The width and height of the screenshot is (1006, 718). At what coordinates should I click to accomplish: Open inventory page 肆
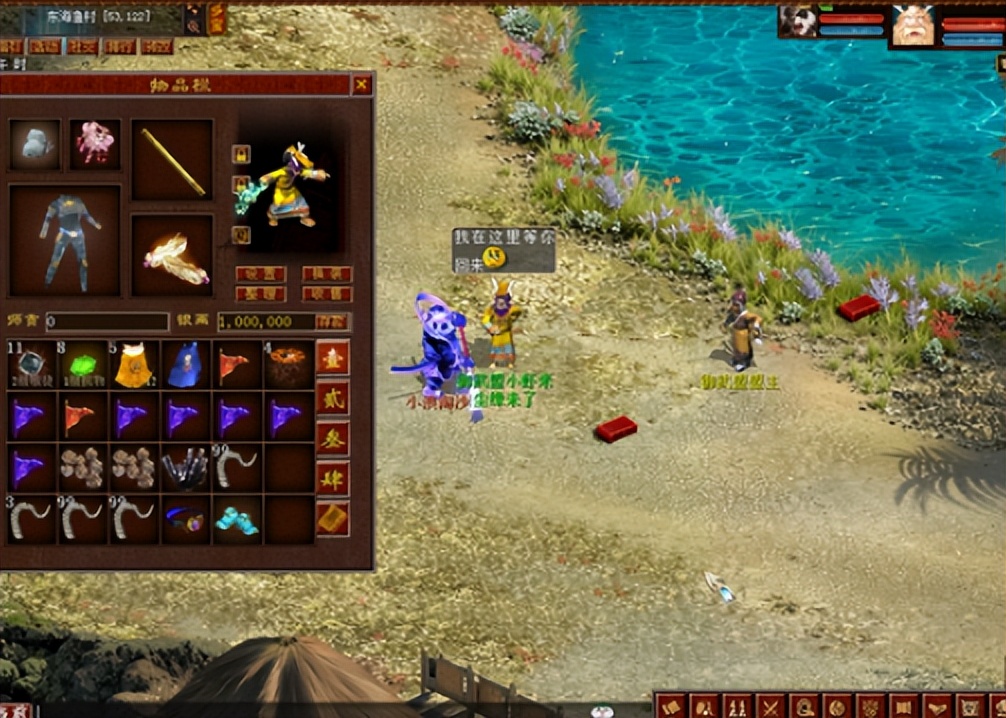tap(333, 479)
